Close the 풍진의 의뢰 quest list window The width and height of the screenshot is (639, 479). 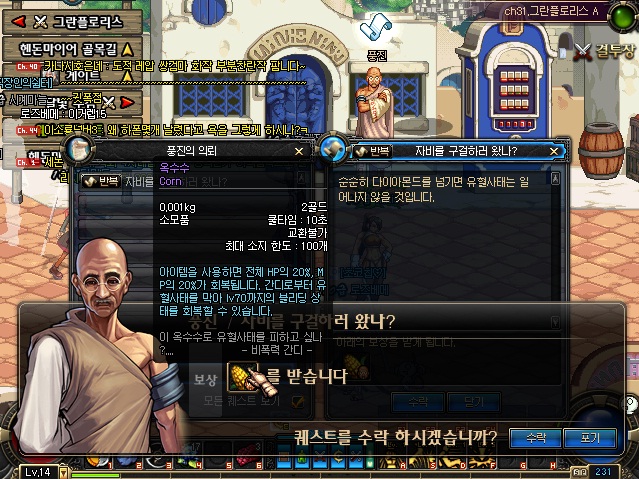point(299,151)
